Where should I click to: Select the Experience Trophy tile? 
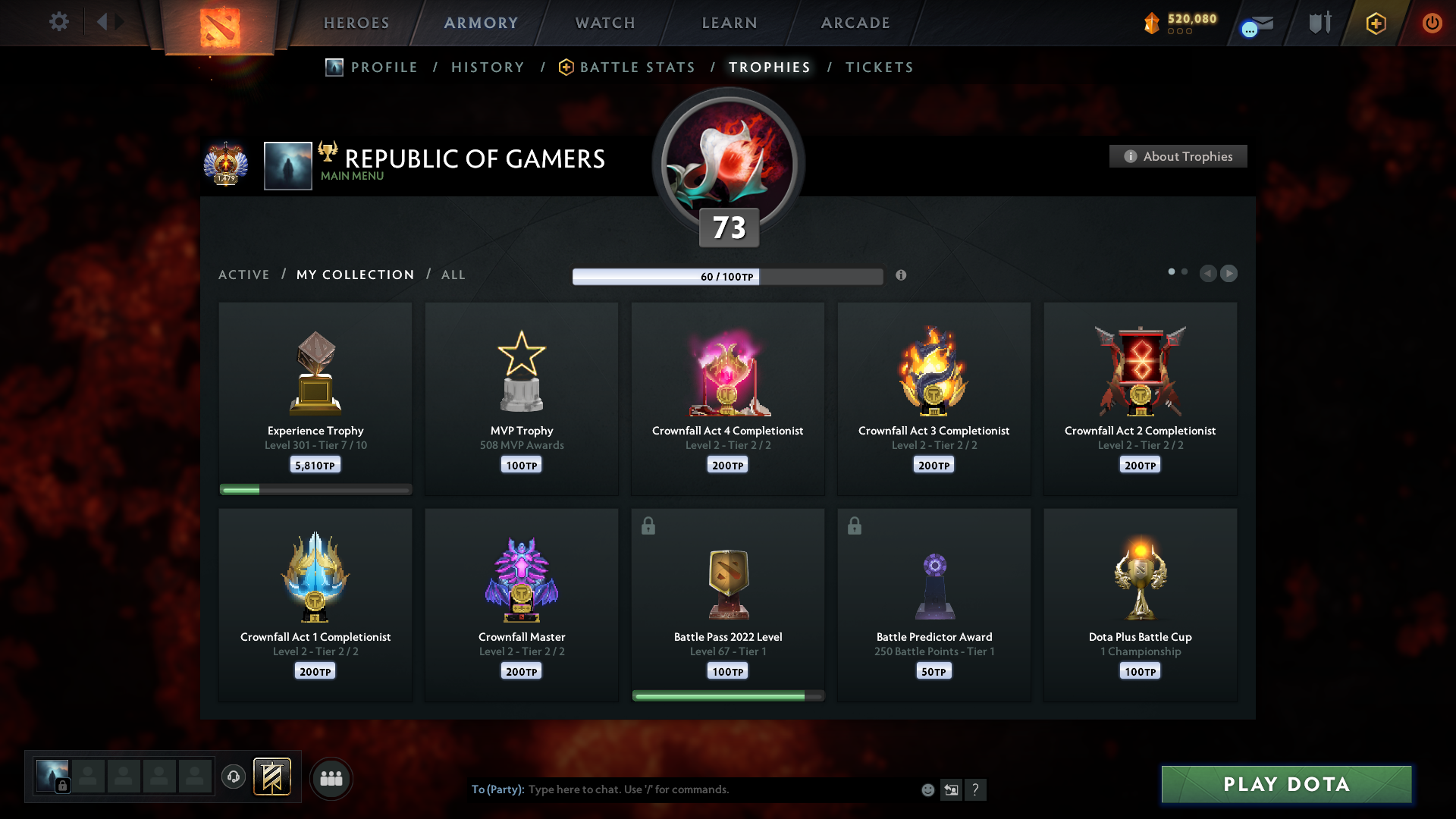315,398
